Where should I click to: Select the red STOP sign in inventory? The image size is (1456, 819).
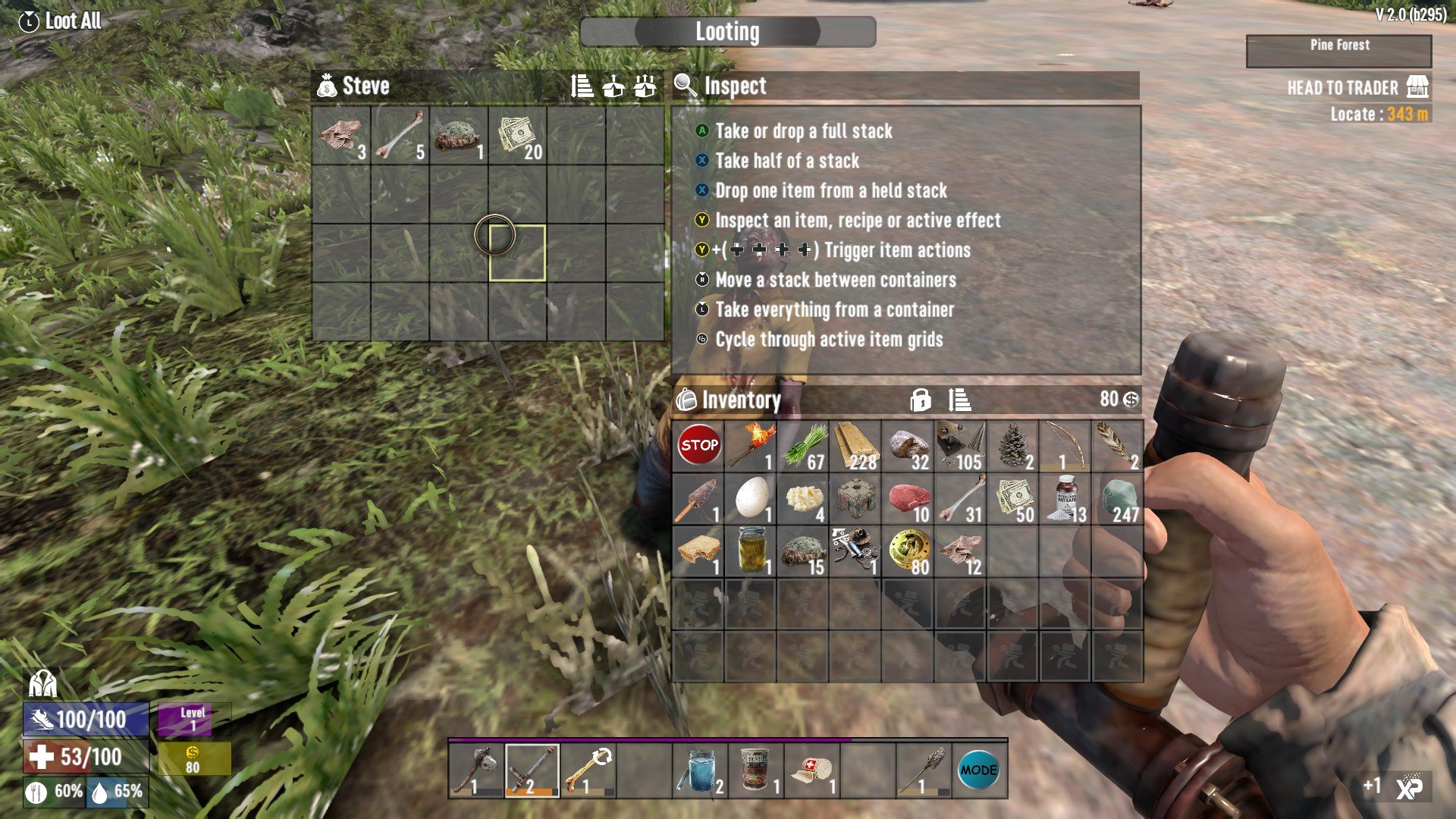698,446
